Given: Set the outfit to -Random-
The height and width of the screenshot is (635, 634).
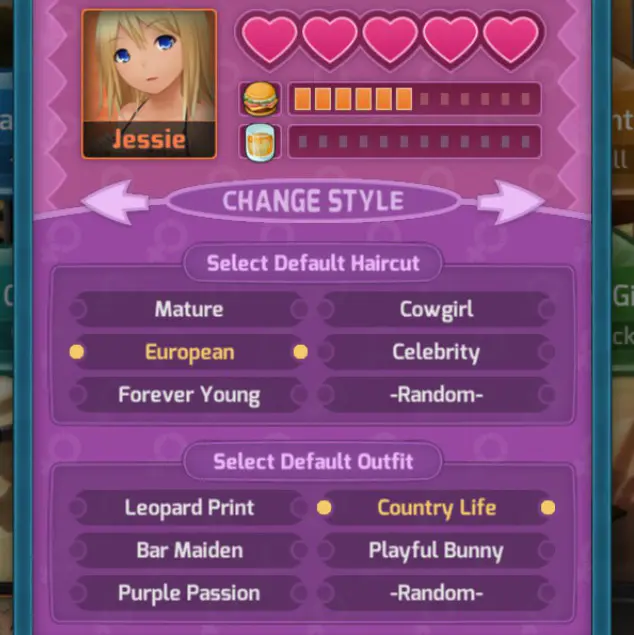Looking at the screenshot, I should click(x=436, y=592).
